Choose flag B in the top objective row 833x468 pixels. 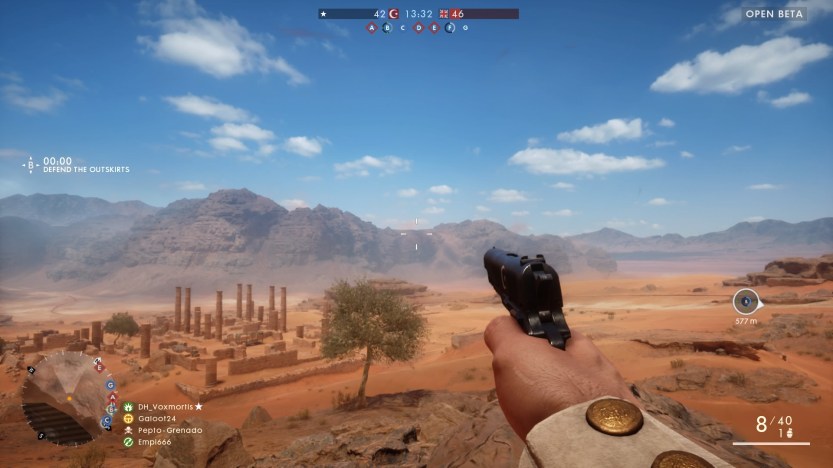[x=388, y=28]
